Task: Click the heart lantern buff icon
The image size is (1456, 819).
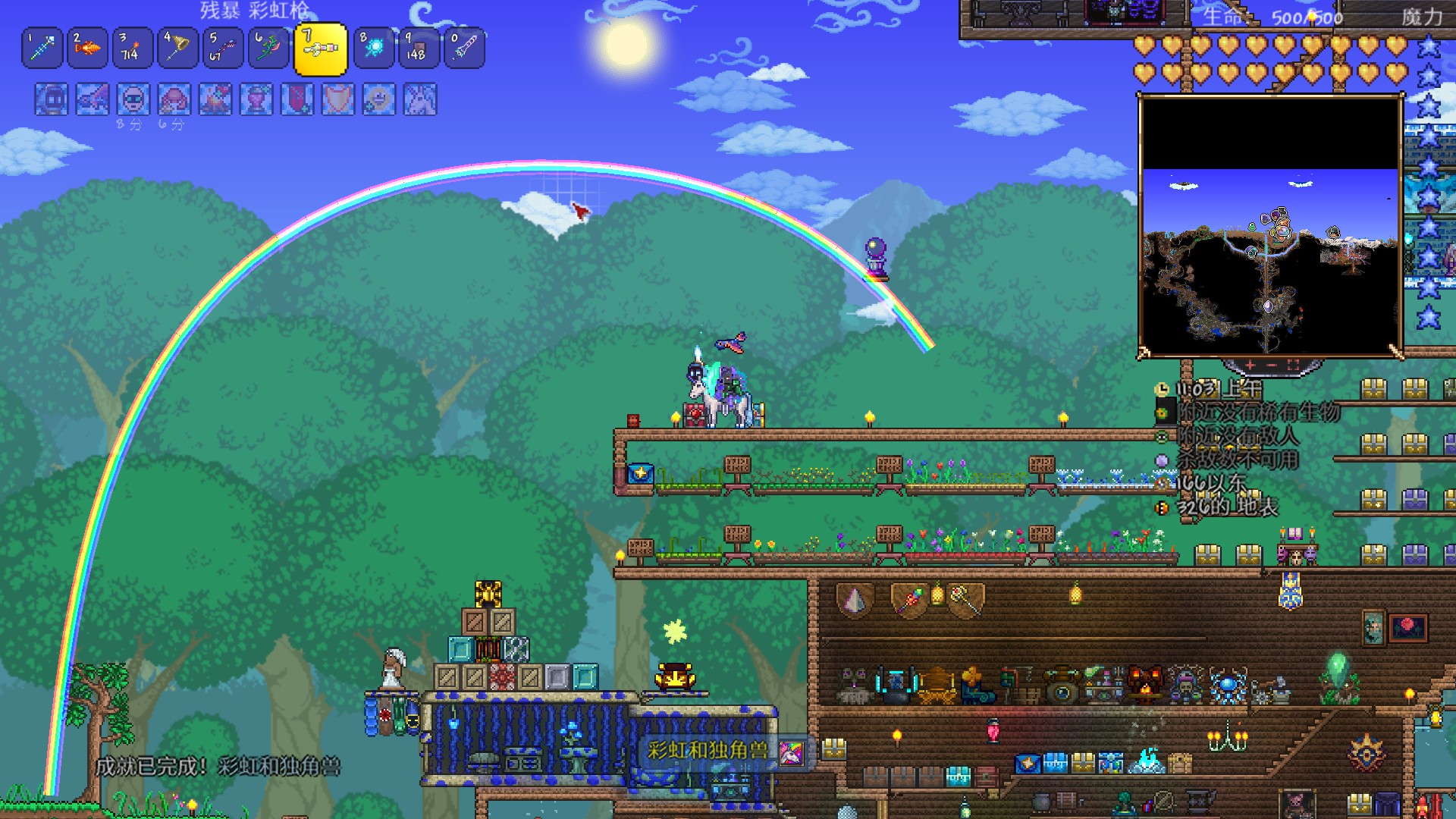Action: [256, 99]
